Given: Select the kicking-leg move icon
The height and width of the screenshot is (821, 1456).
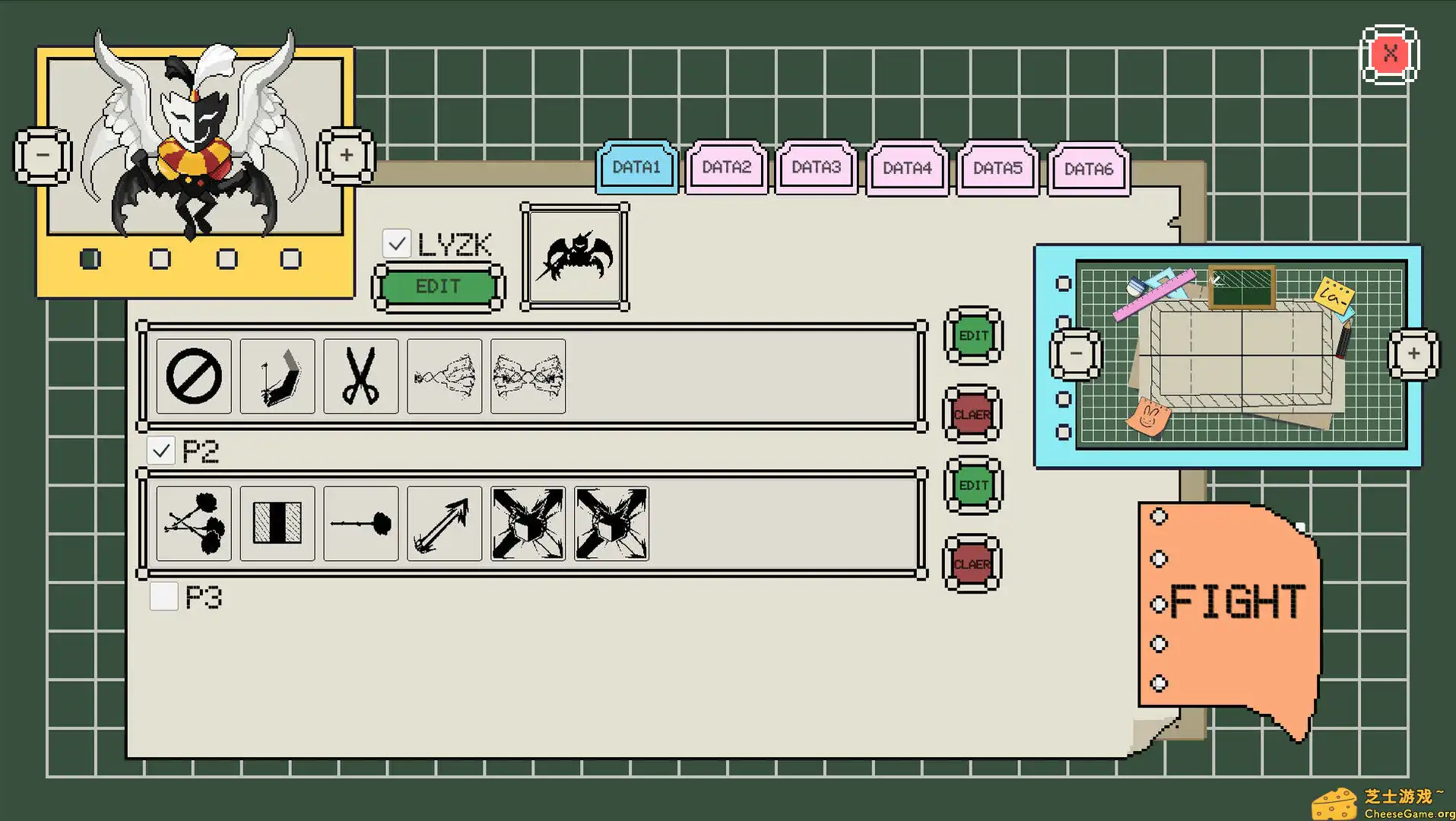Looking at the screenshot, I should (x=276, y=376).
